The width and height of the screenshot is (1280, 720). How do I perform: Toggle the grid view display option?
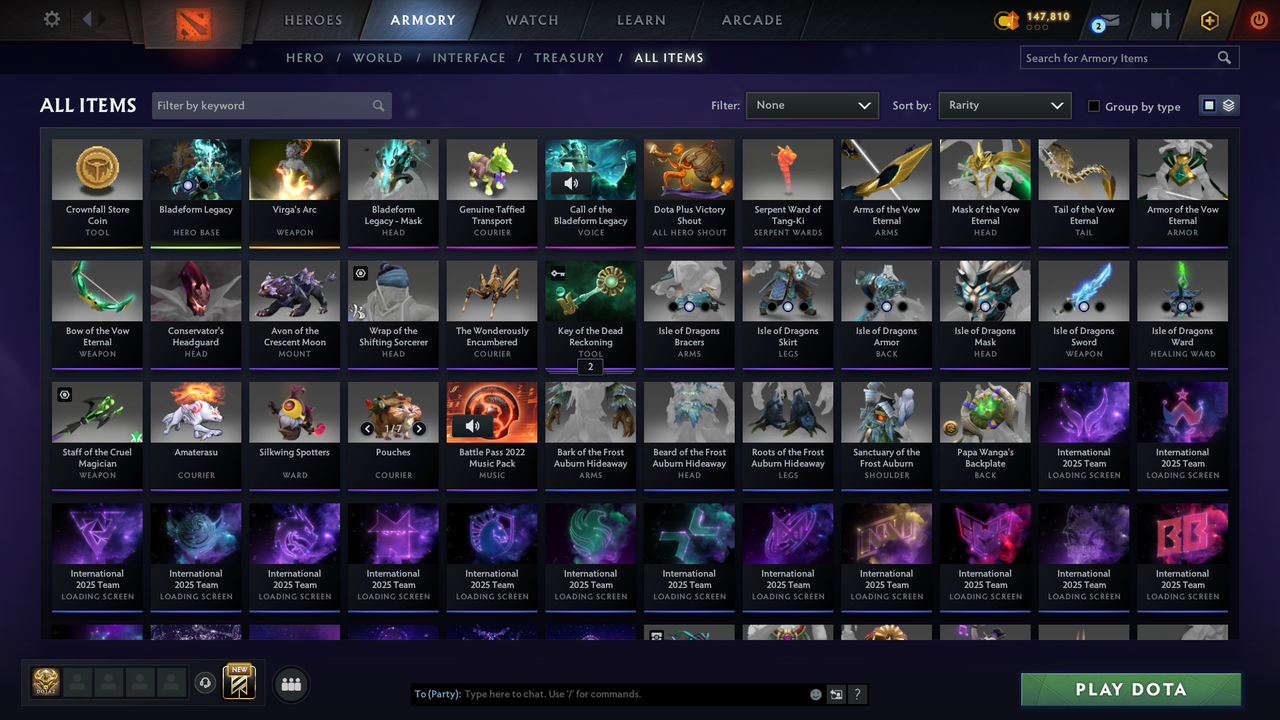coord(1211,105)
